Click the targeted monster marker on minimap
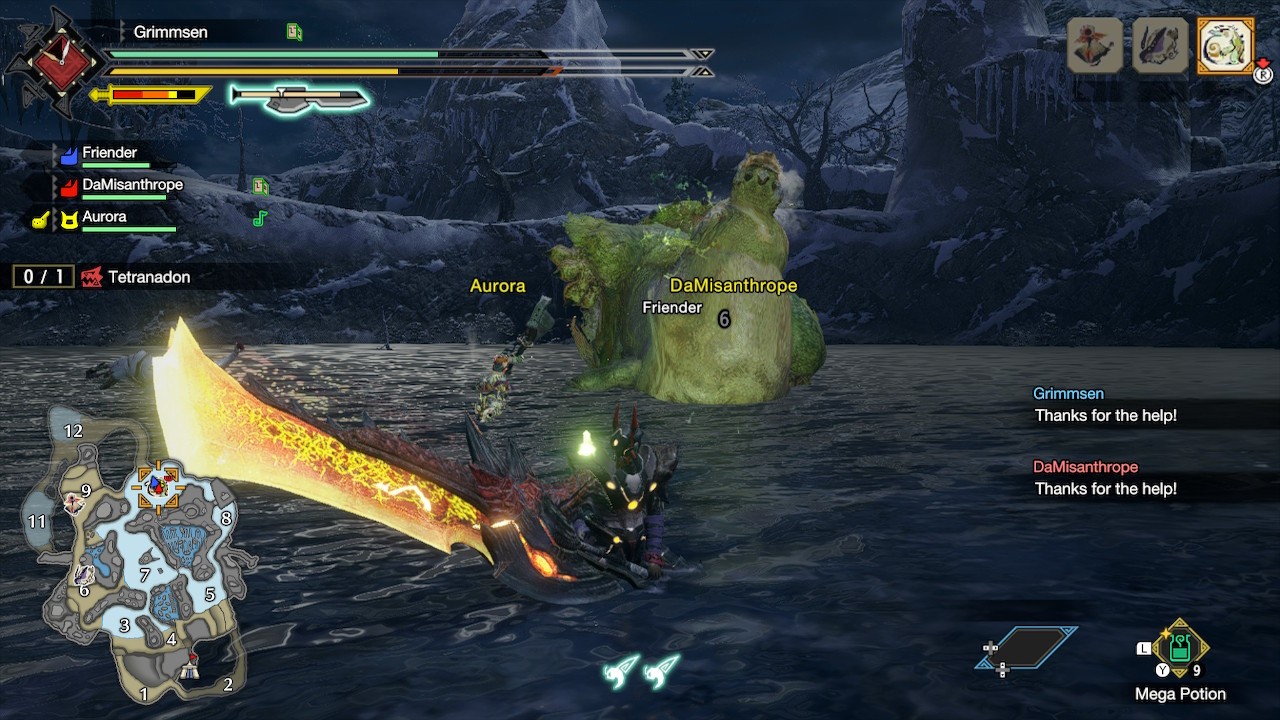 157,487
